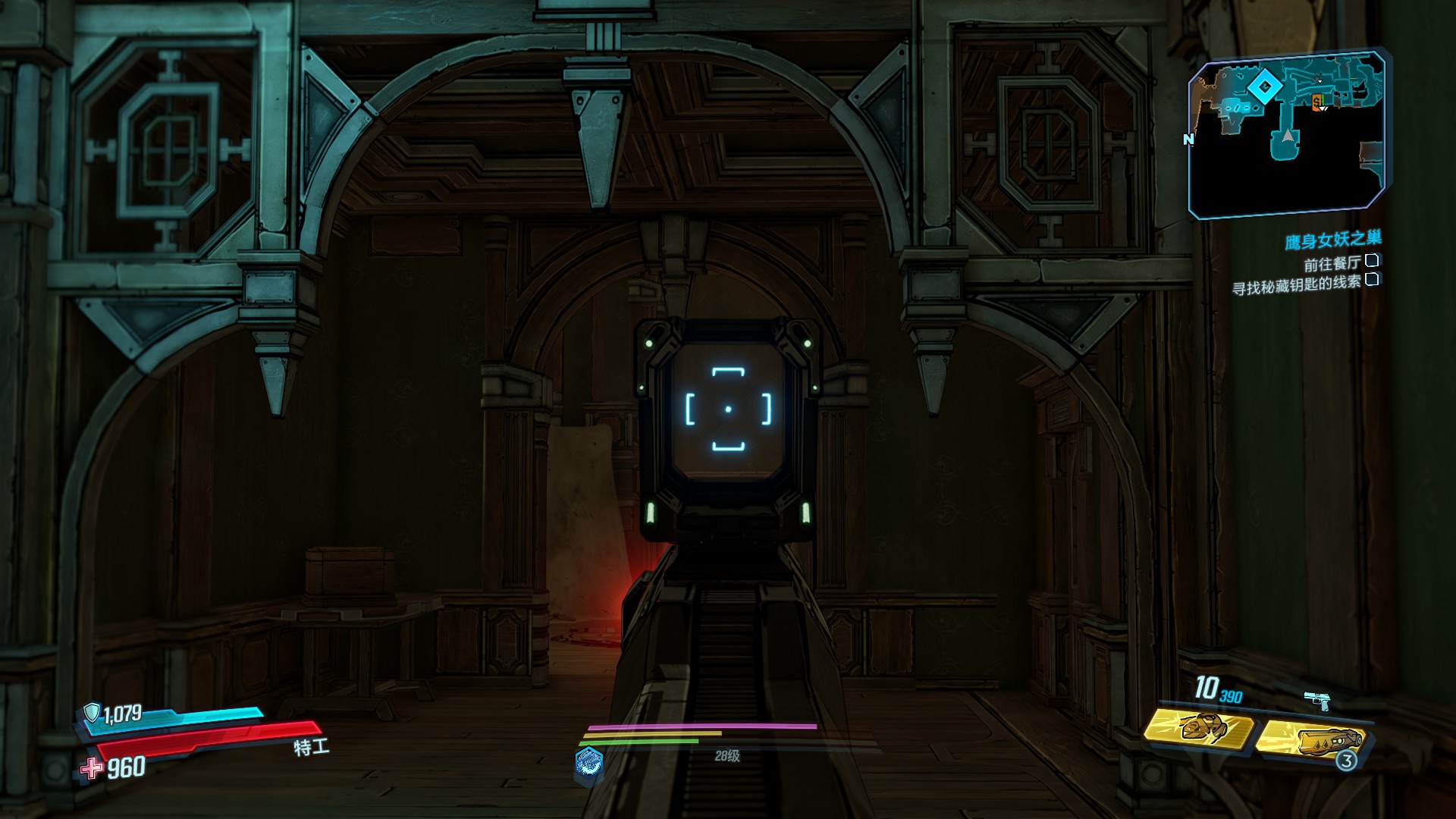Click the diamond objective waypoint on the minimap

click(1263, 87)
